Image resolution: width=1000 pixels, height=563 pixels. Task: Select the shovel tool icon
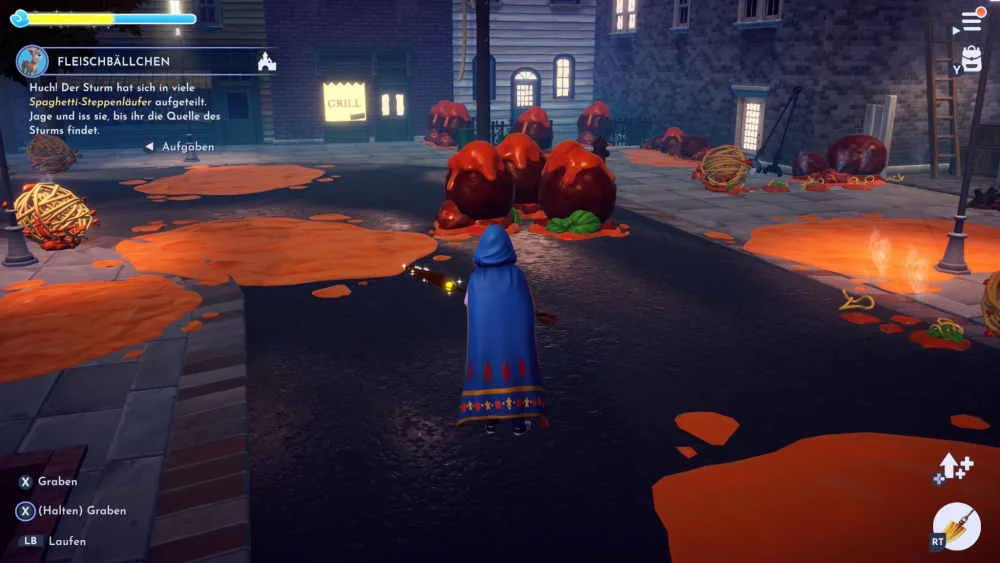click(957, 526)
